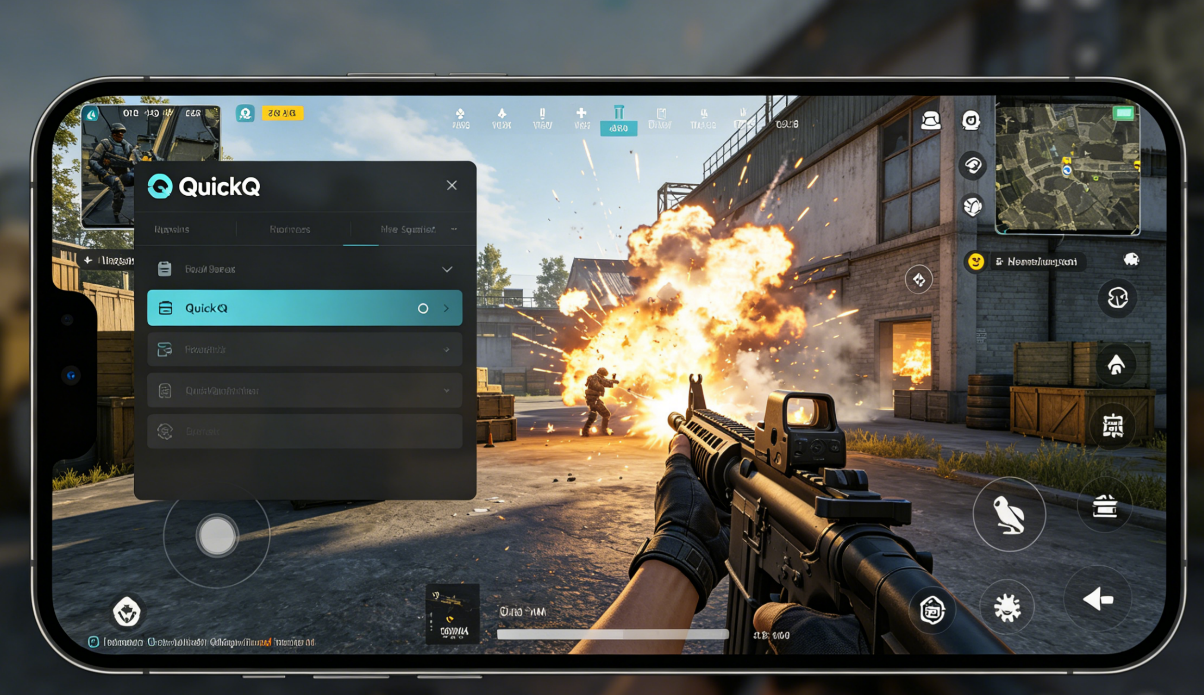Screen dimensions: 1204x695
Task: Tap the plus icon in top bar
Action: (x=581, y=118)
